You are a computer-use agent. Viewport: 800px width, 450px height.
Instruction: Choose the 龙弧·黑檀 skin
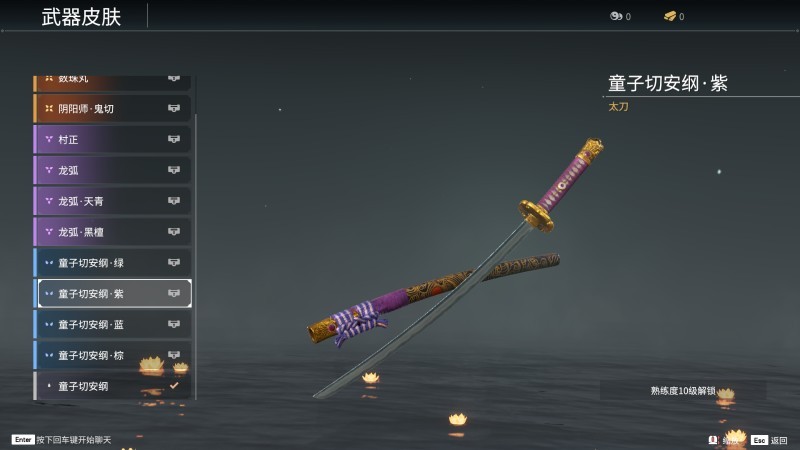[x=112, y=232]
